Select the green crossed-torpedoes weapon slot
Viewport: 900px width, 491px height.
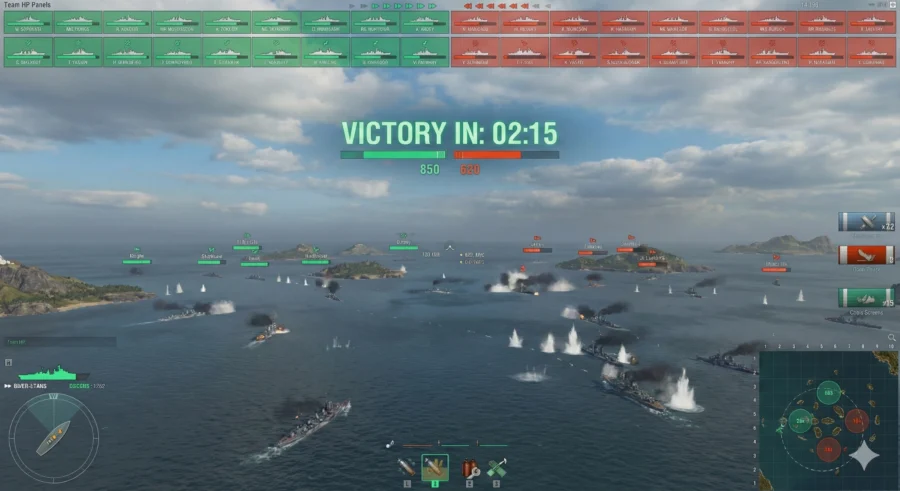pos(496,467)
